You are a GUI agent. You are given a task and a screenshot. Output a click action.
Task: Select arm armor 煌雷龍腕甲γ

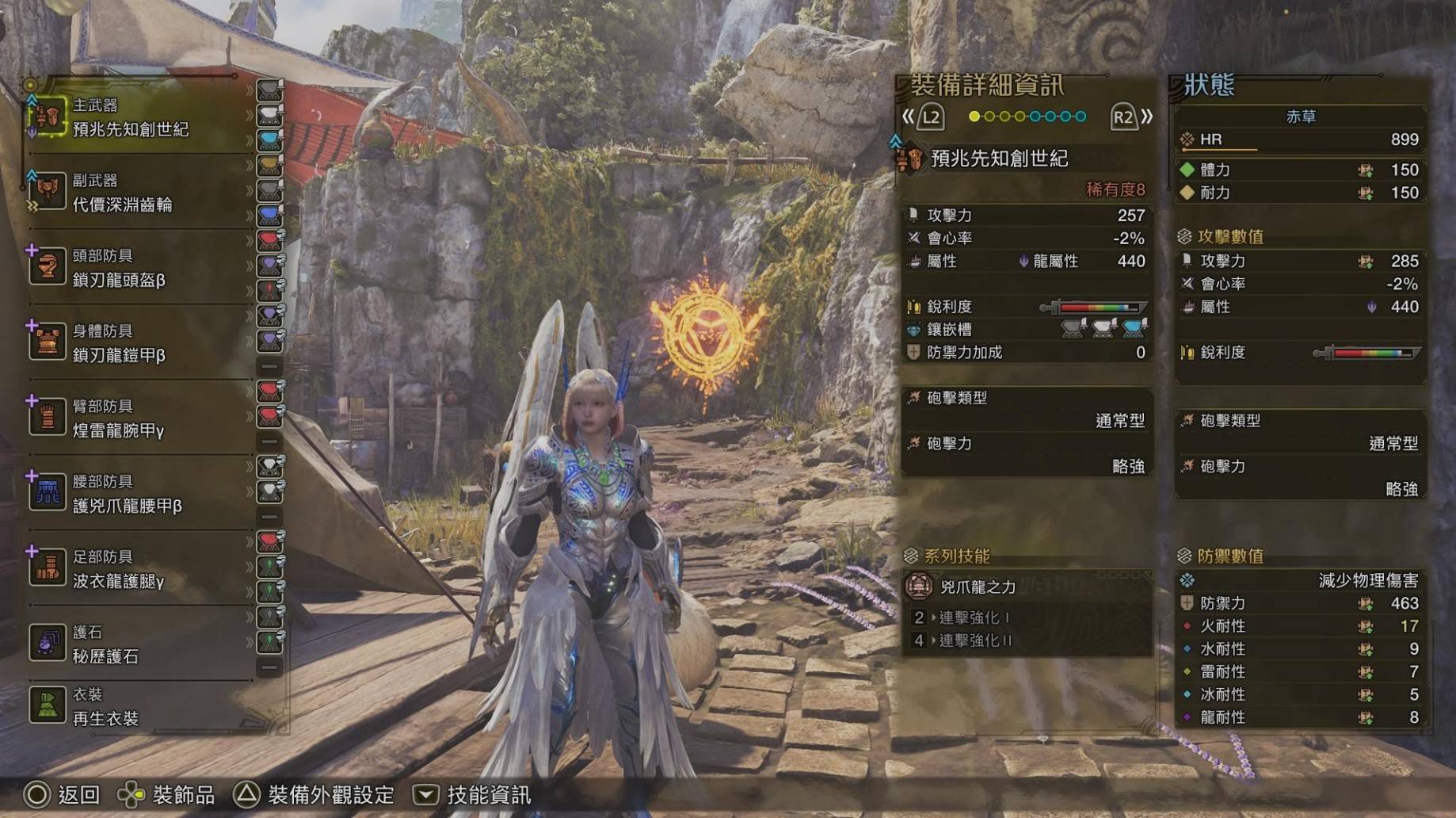pyautogui.click(x=119, y=419)
